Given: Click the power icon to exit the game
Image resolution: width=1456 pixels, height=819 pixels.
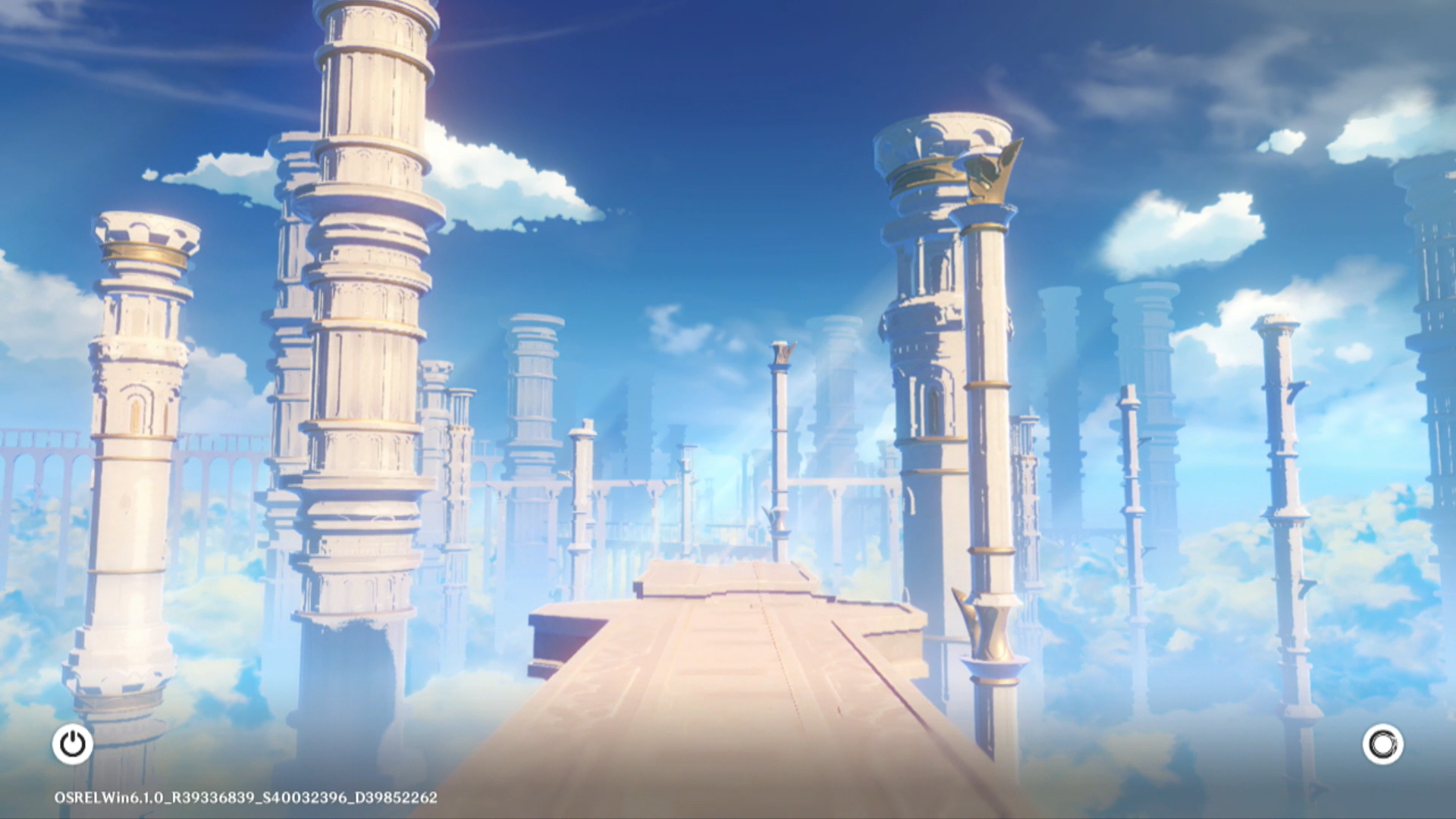Looking at the screenshot, I should [73, 744].
